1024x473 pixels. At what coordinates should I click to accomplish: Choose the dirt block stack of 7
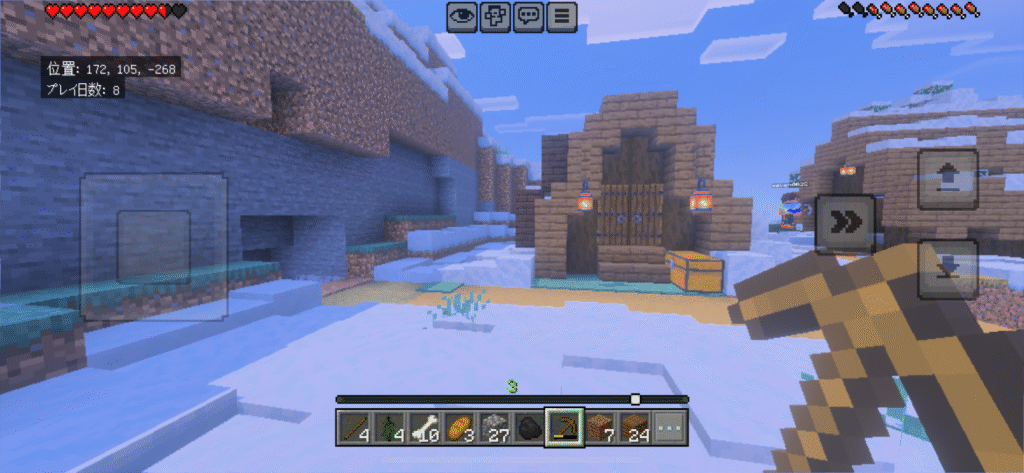[600, 428]
